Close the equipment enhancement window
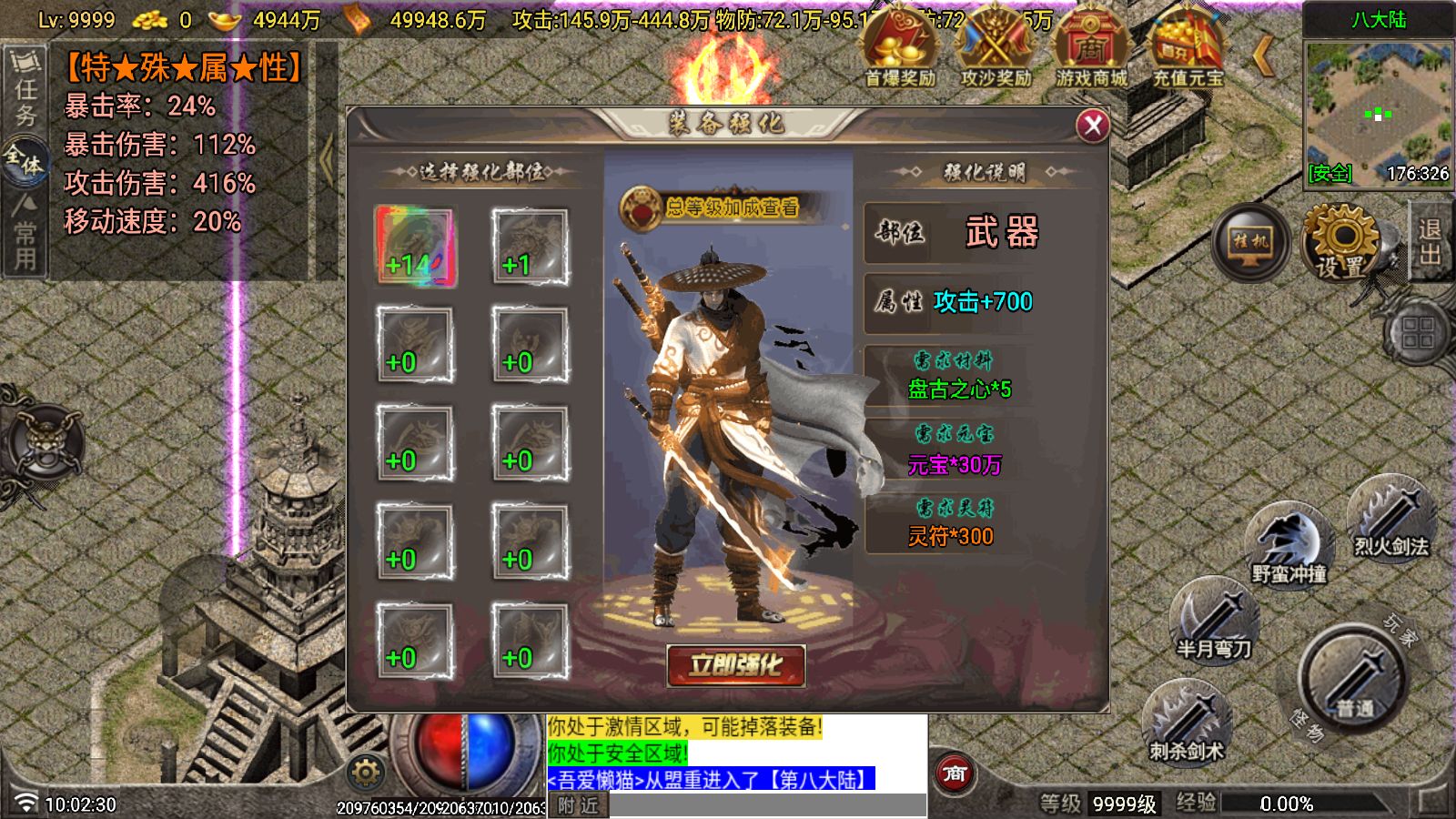 (x=1092, y=126)
